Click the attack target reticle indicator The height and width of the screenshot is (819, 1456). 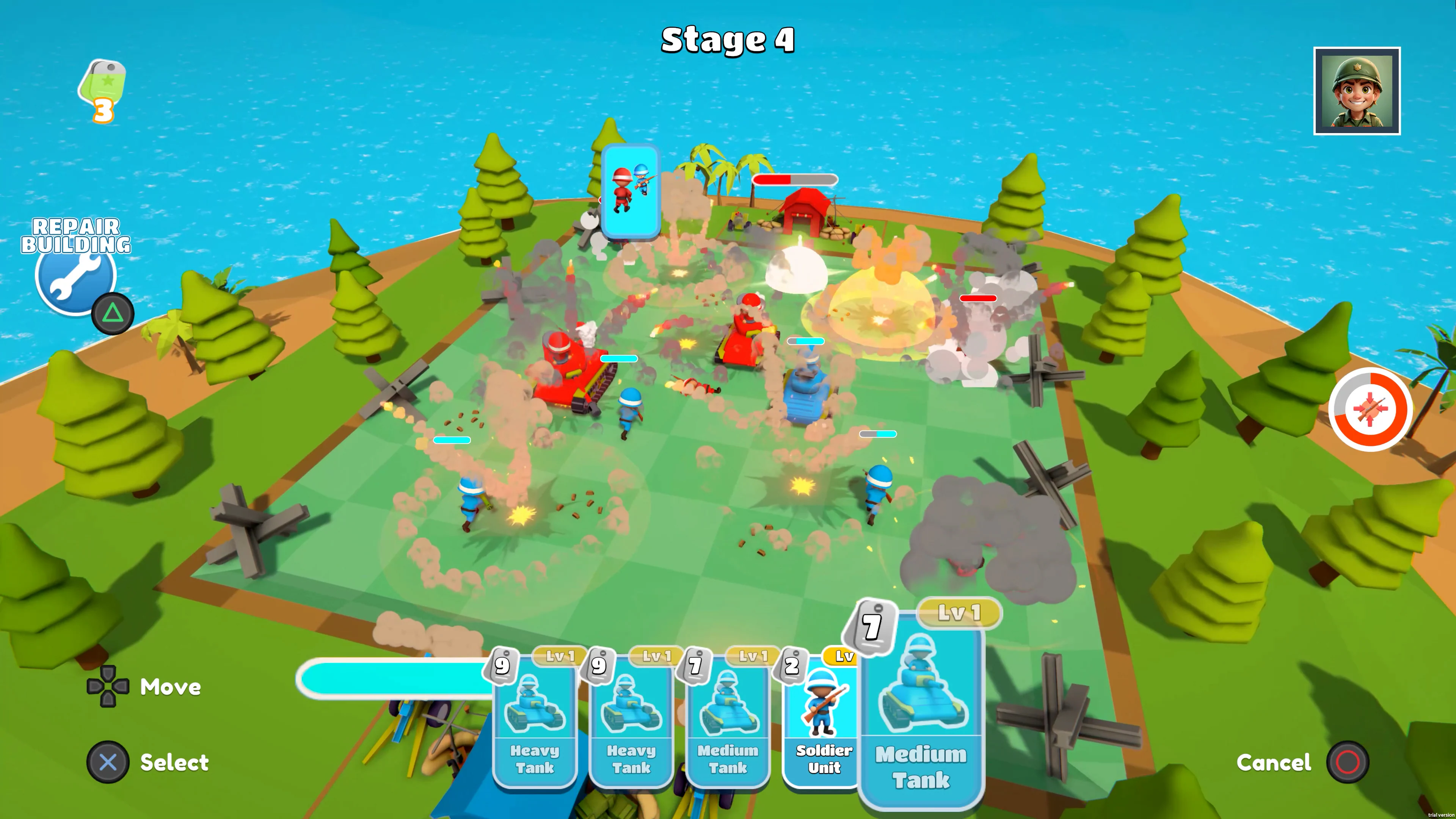coord(1370,410)
